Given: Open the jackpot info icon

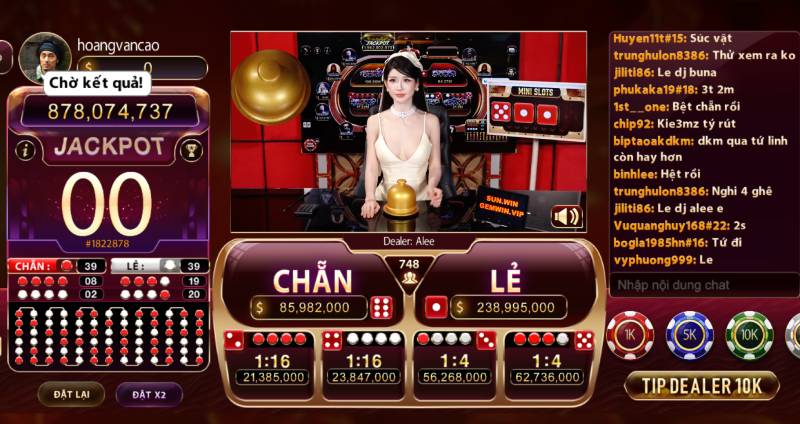Looking at the screenshot, I should point(27,150).
